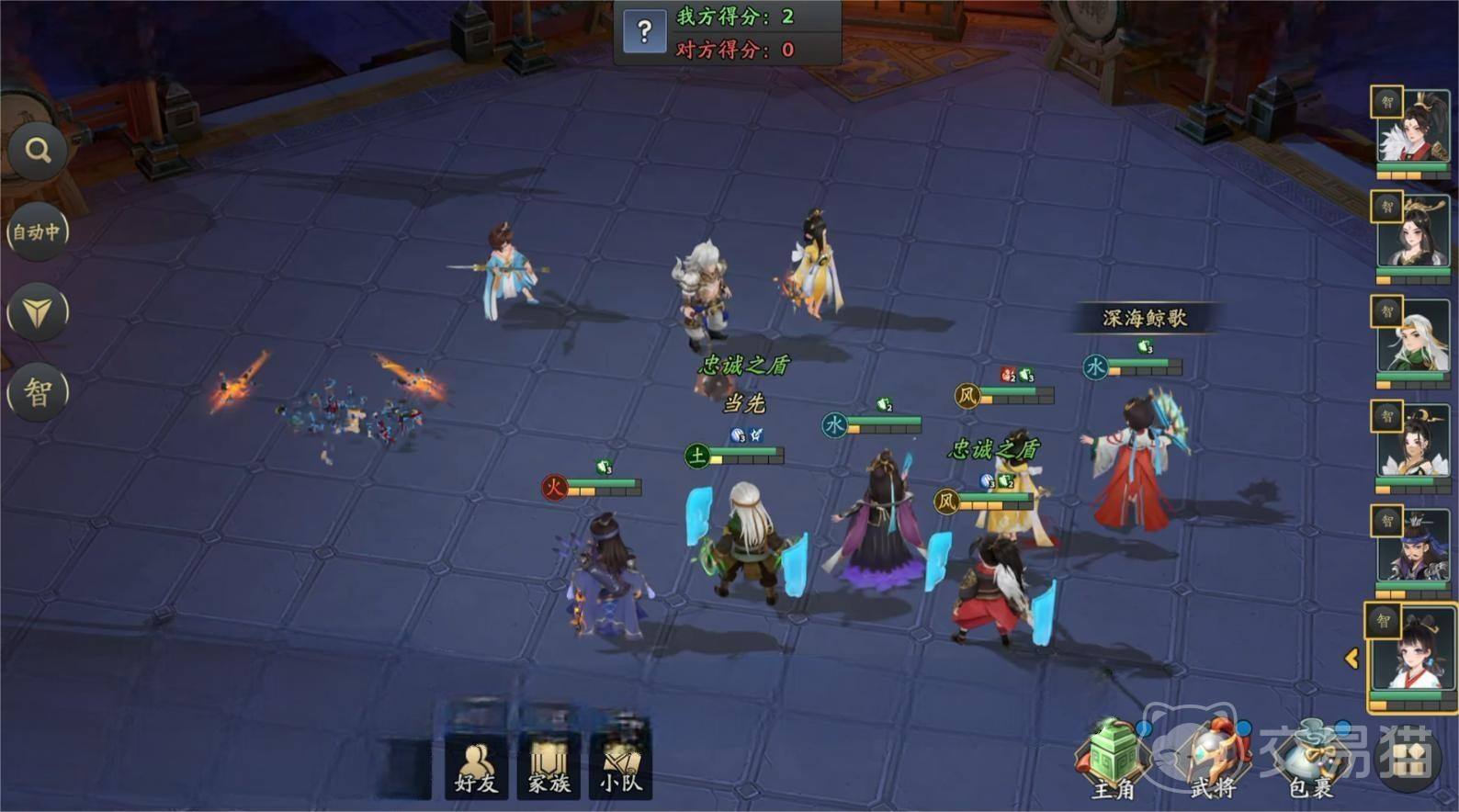Pick the highlighted girl in white-red robe portrait
This screenshot has height=812, width=1459.
click(x=1412, y=654)
